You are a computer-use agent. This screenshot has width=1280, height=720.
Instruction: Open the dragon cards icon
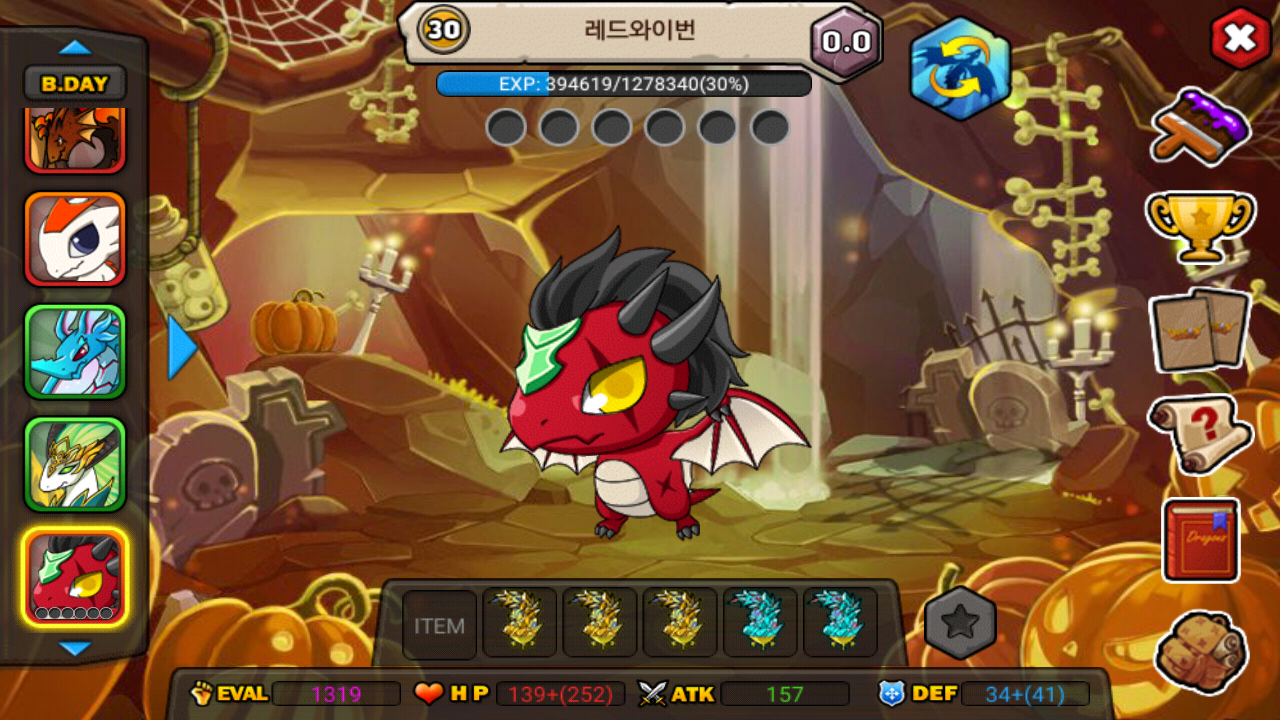click(1200, 328)
